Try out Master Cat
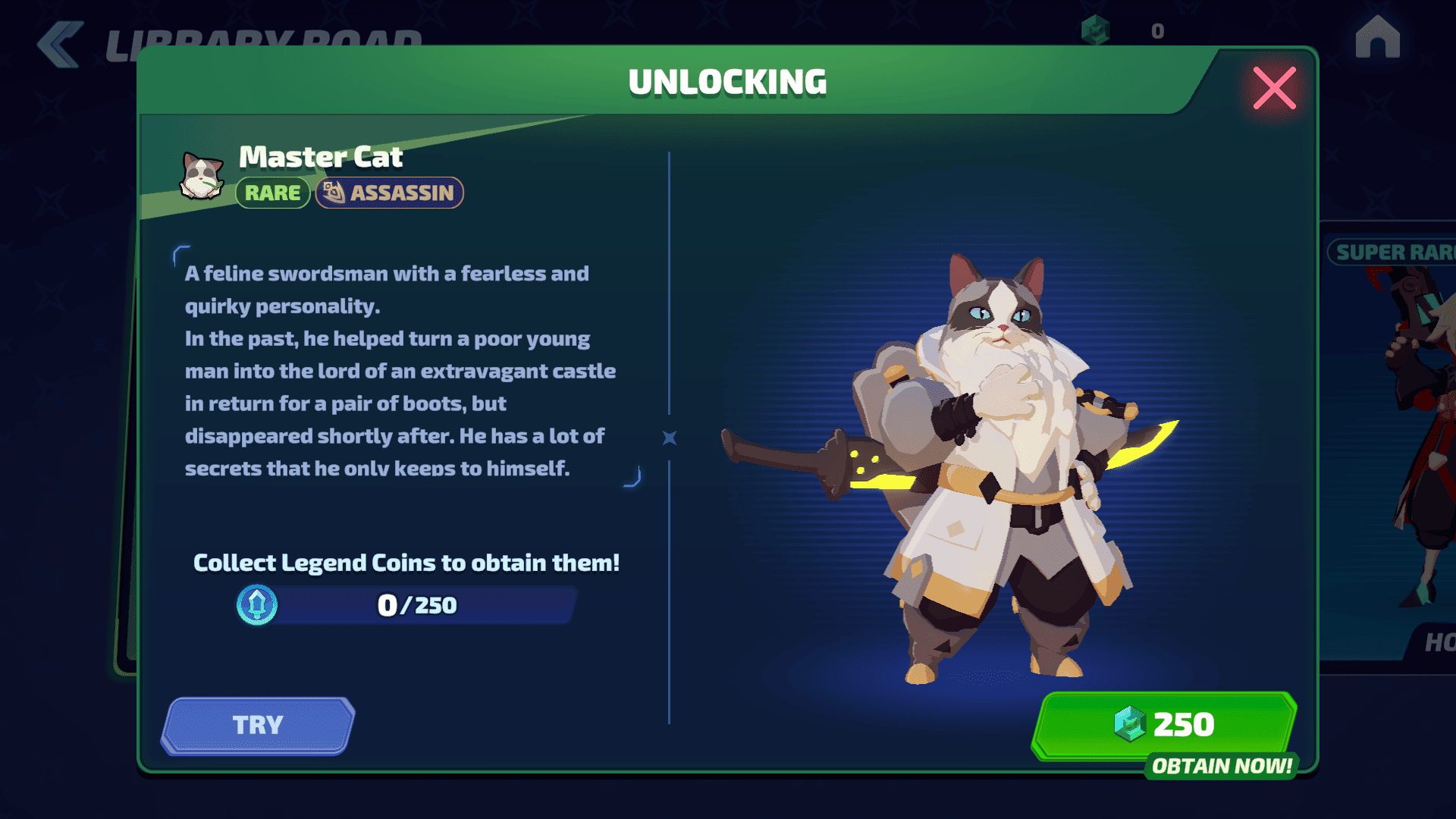Image resolution: width=1456 pixels, height=819 pixels. 258,725
